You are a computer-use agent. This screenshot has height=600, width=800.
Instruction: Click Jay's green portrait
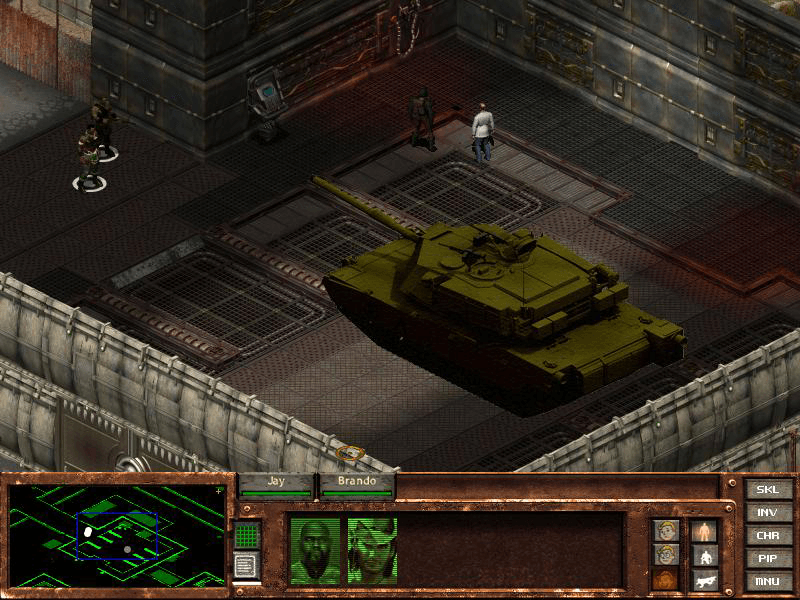point(314,550)
